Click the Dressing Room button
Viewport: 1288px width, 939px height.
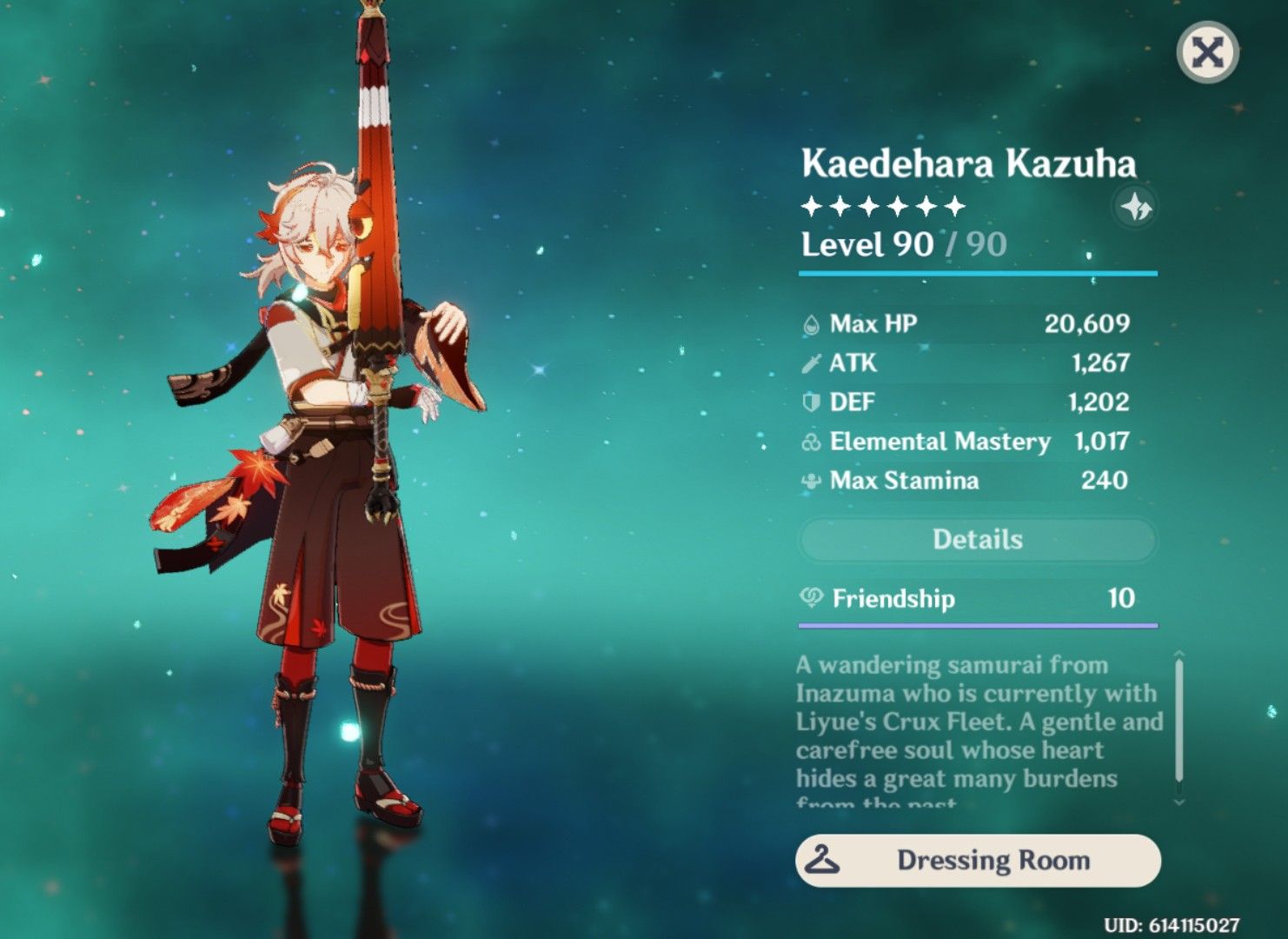[x=978, y=861]
